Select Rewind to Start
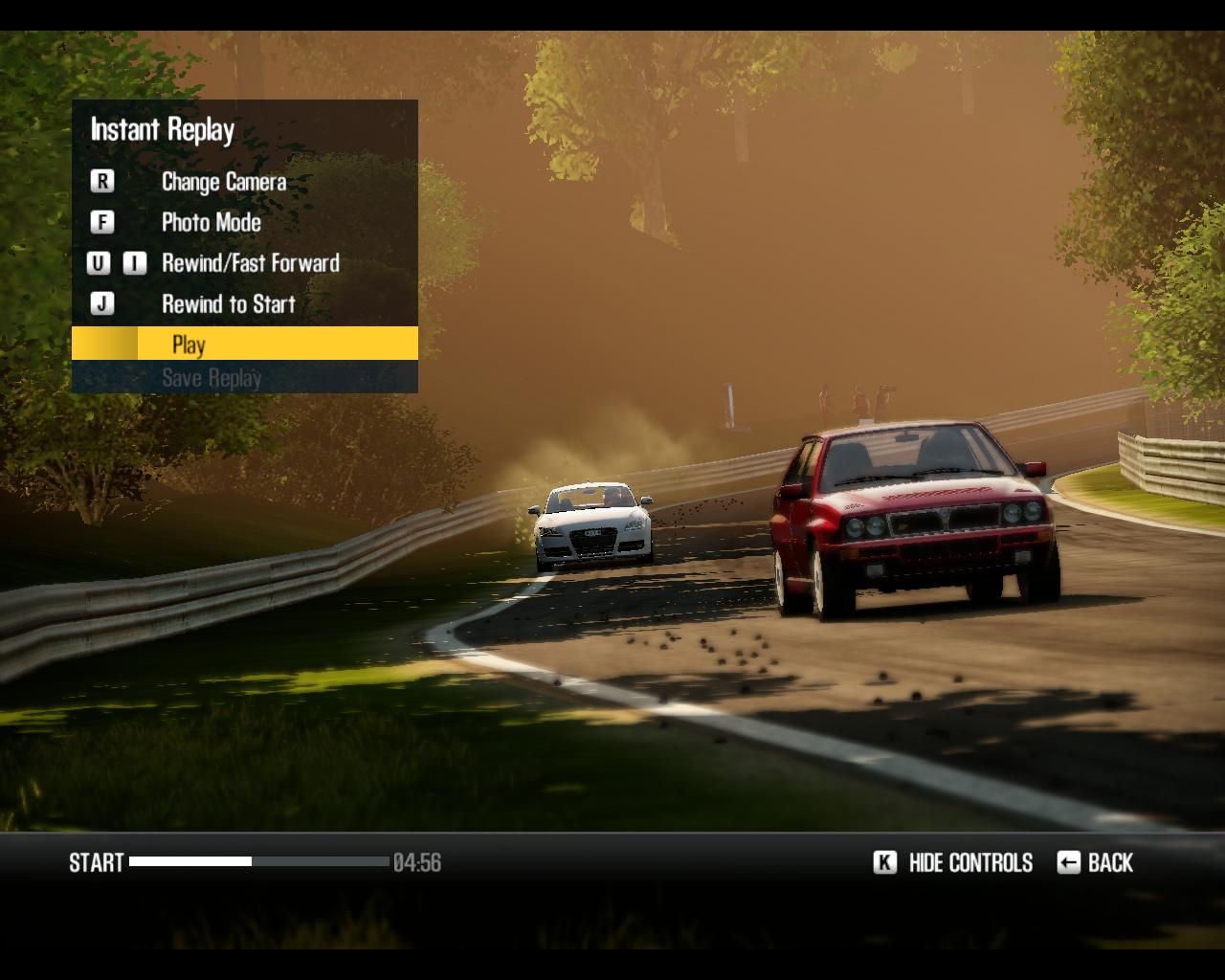The height and width of the screenshot is (980, 1225). point(228,304)
